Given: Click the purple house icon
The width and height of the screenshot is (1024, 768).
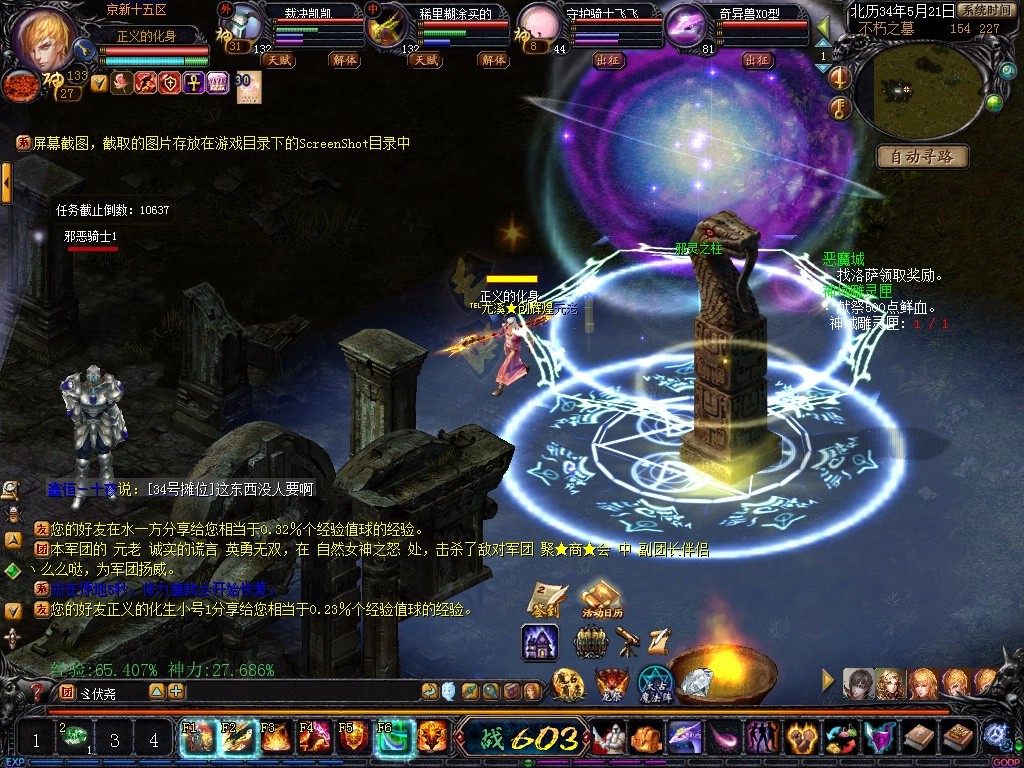Looking at the screenshot, I should pos(540,642).
